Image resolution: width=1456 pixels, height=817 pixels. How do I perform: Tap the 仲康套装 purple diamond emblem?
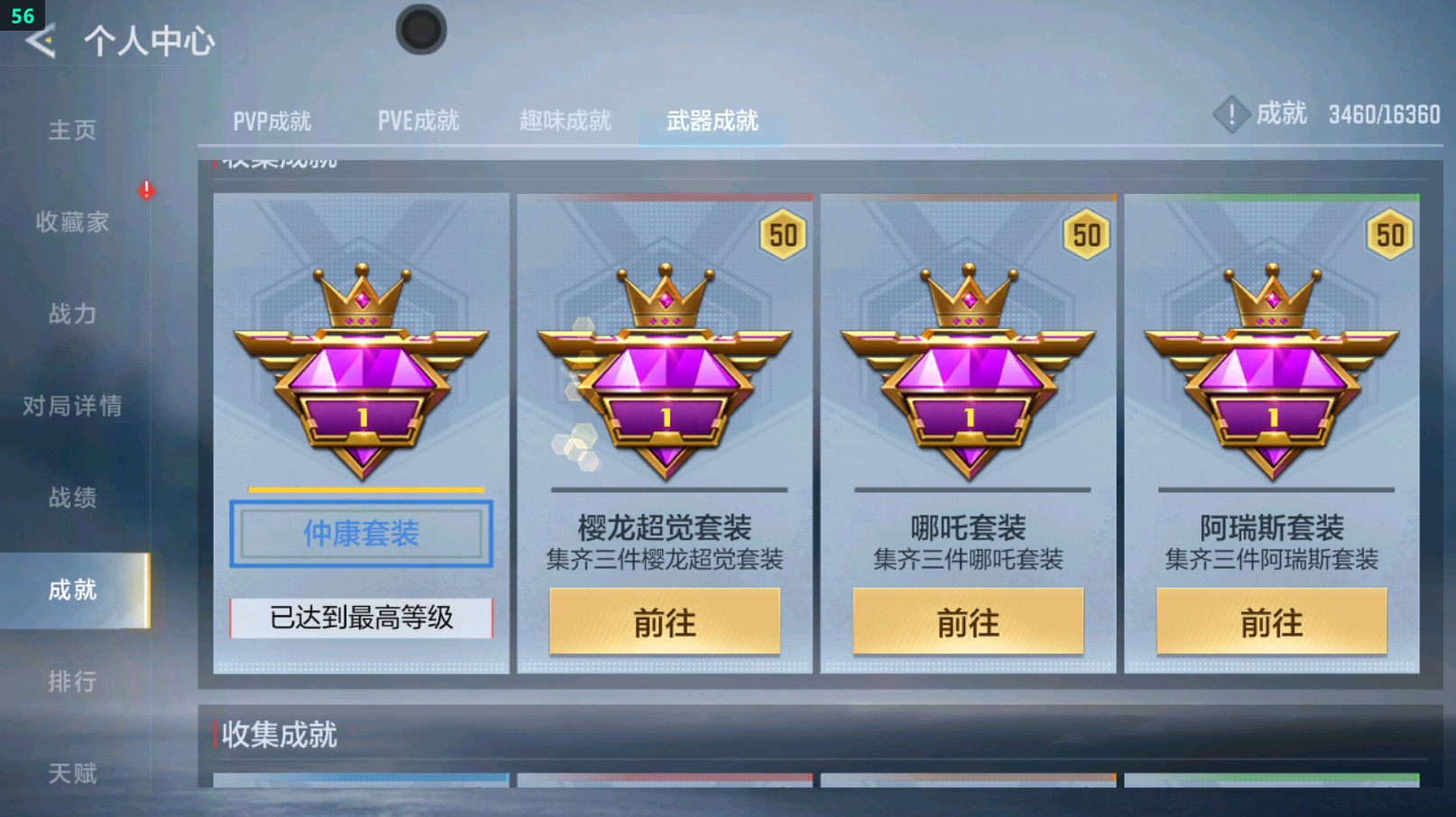point(359,379)
